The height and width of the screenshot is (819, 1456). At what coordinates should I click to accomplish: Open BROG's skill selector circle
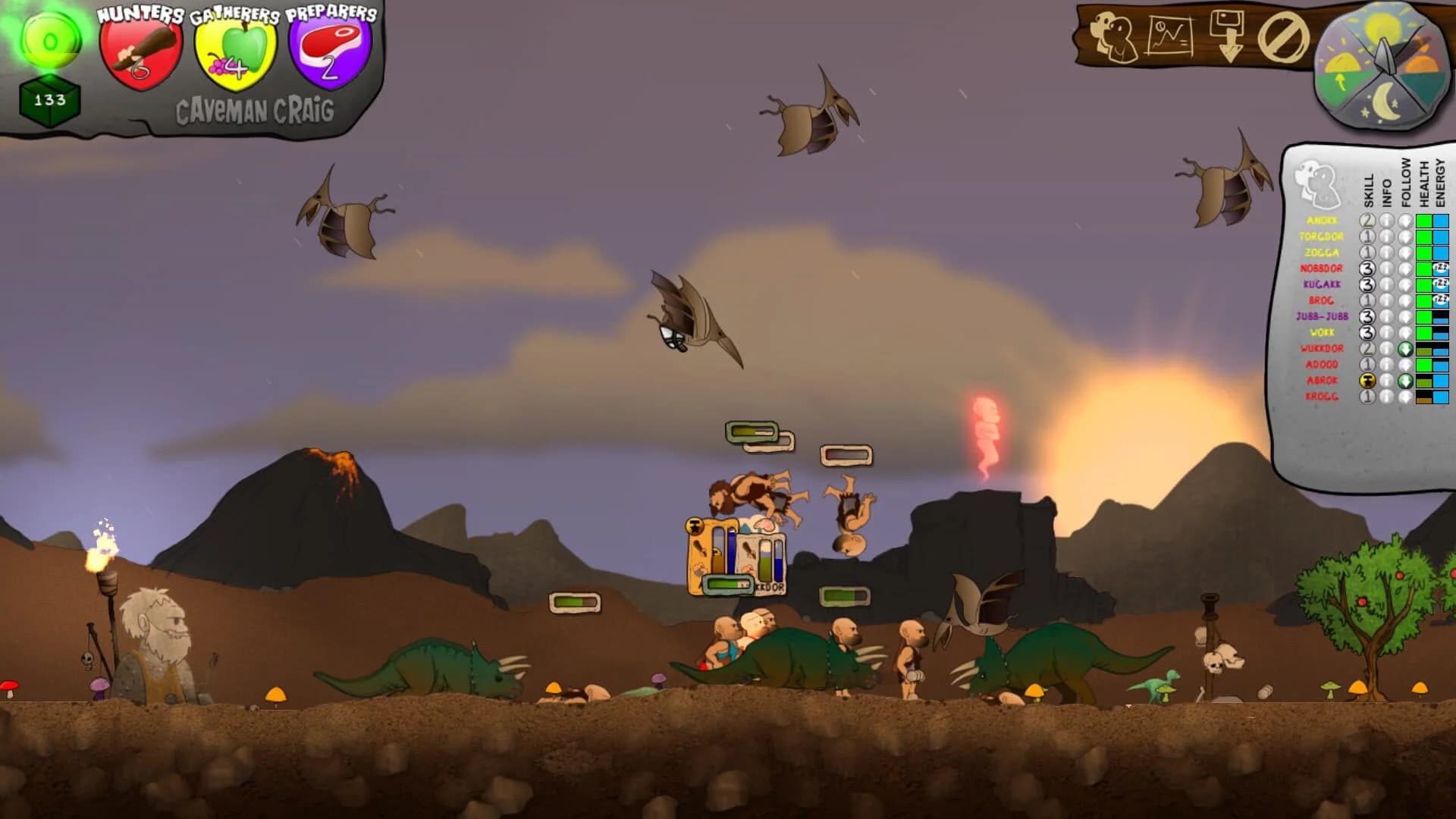tap(1367, 300)
